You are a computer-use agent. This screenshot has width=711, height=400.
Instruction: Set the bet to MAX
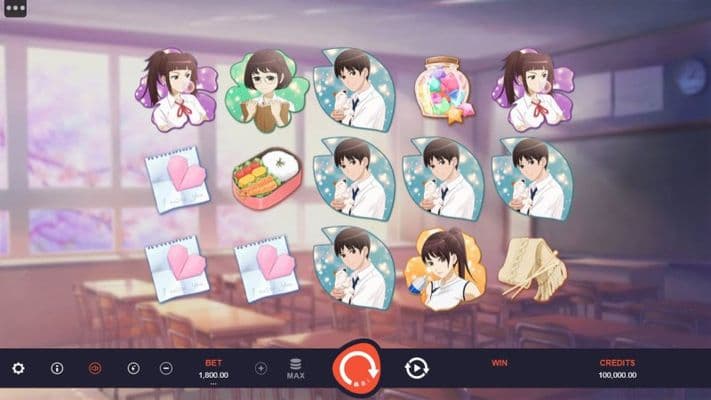(x=295, y=368)
